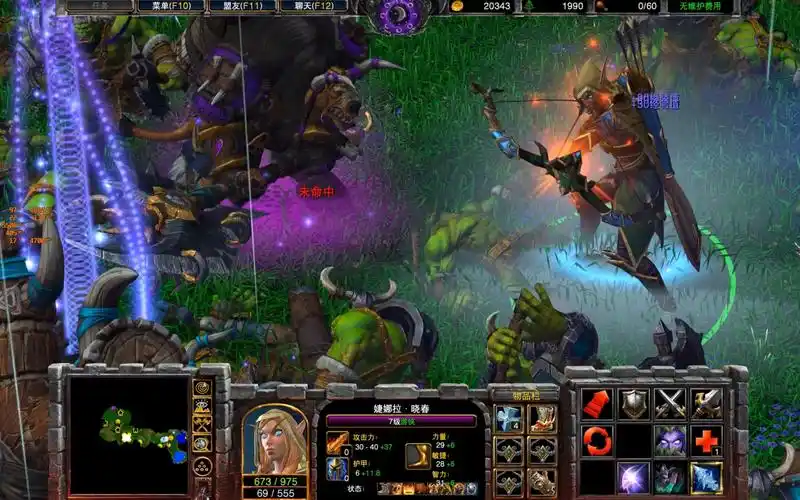Click the sword and boot Patrol command
This screenshot has width=800, height=500.
pos(706,403)
